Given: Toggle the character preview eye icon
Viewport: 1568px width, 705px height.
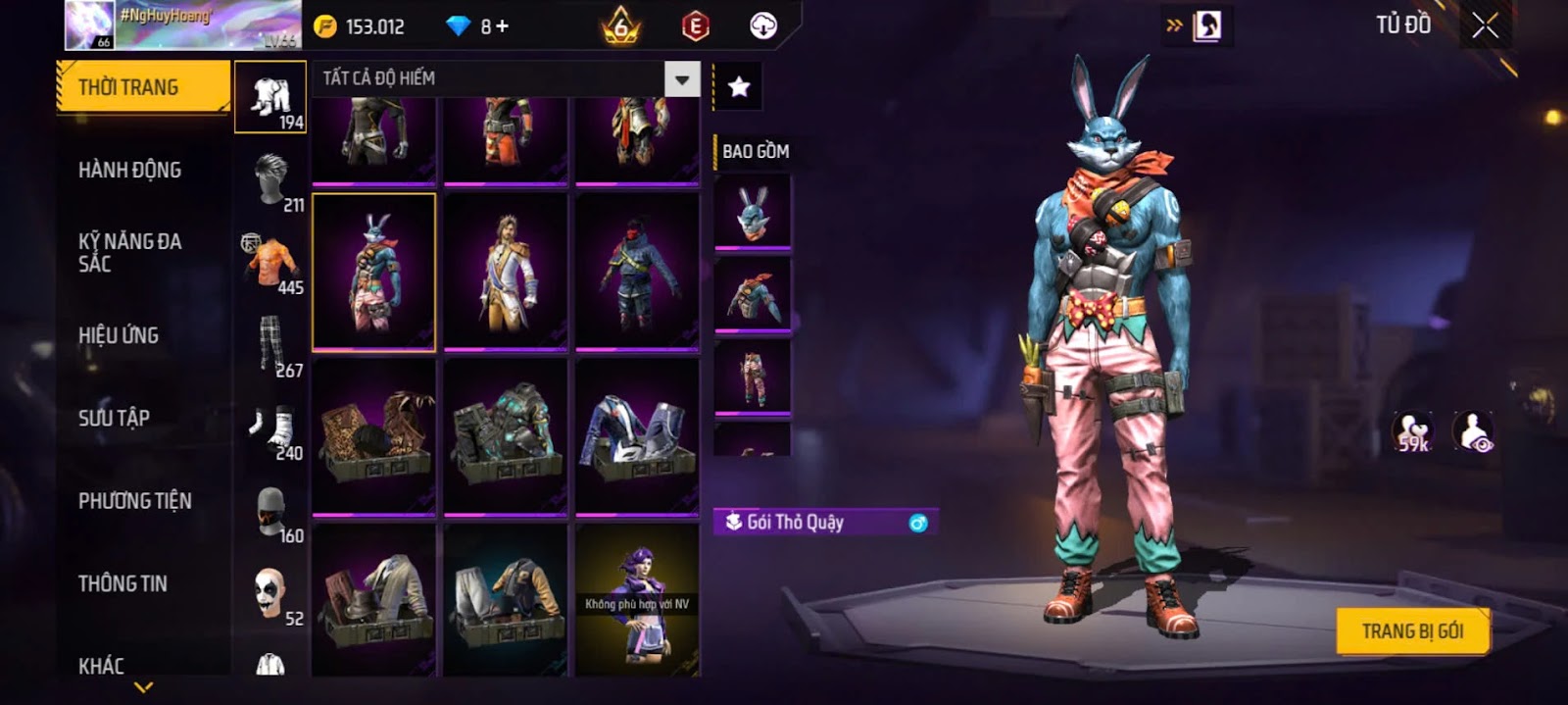Looking at the screenshot, I should pyautogui.click(x=1473, y=431).
